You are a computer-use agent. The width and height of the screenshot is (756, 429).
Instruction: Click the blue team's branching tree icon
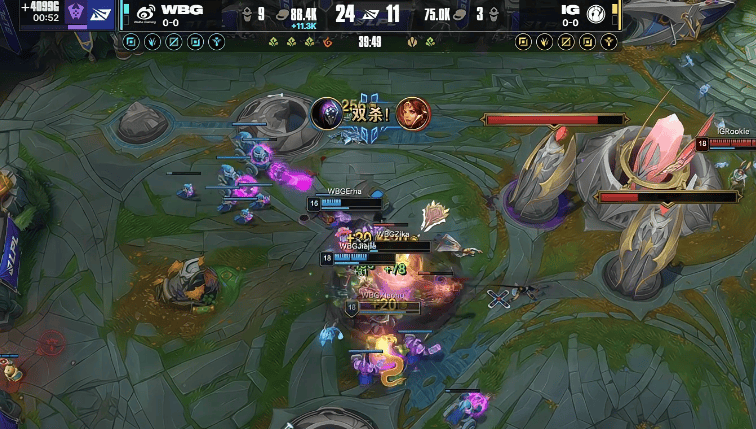pyautogui.click(x=217, y=42)
